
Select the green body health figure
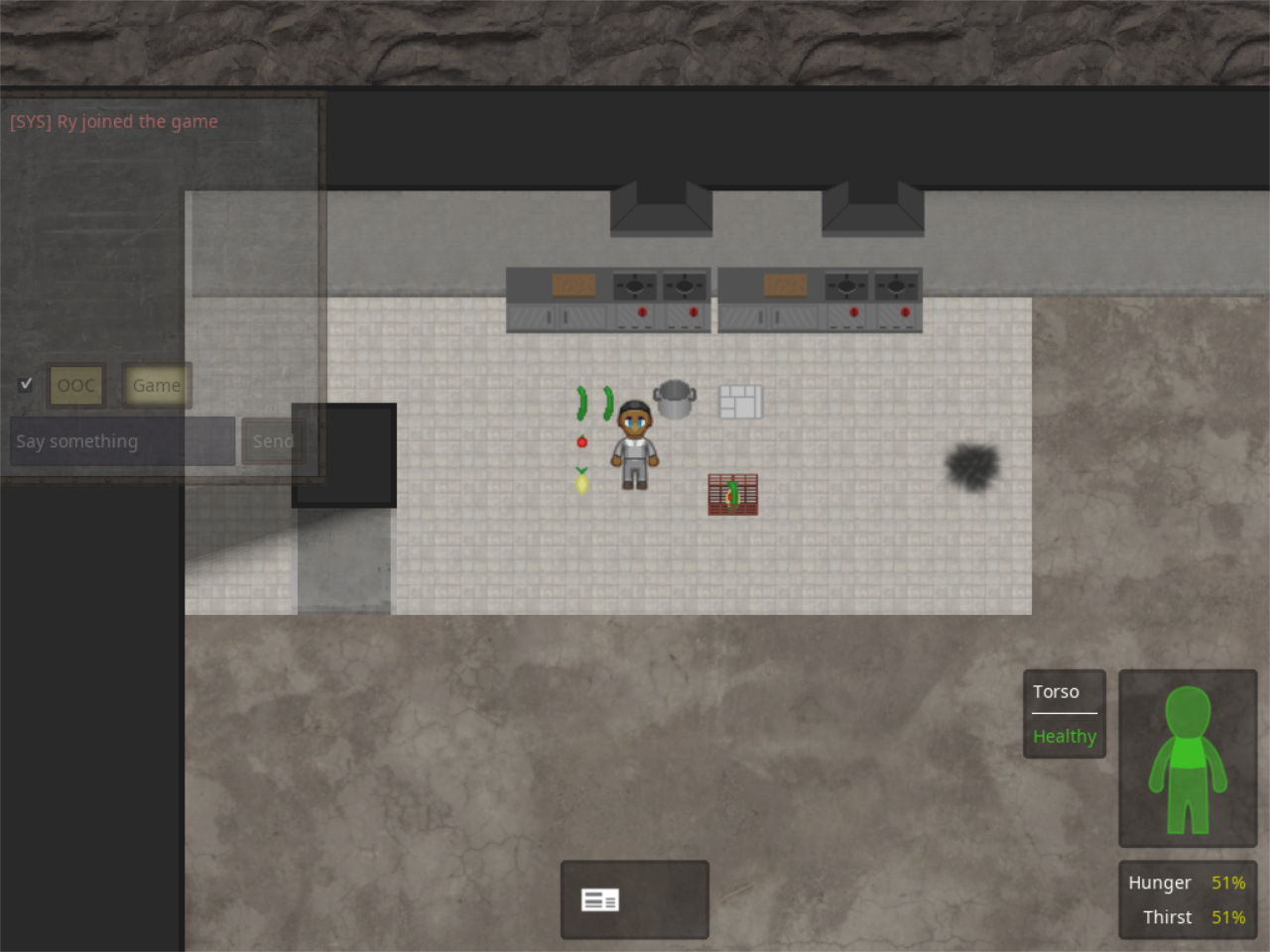pyautogui.click(x=1188, y=759)
